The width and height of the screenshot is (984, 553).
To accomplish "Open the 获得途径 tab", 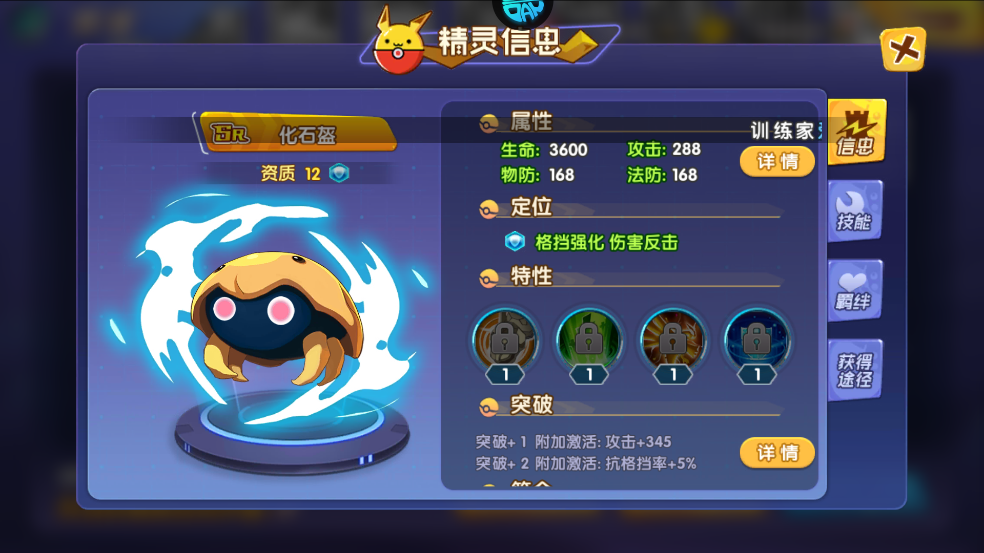I will point(854,370).
